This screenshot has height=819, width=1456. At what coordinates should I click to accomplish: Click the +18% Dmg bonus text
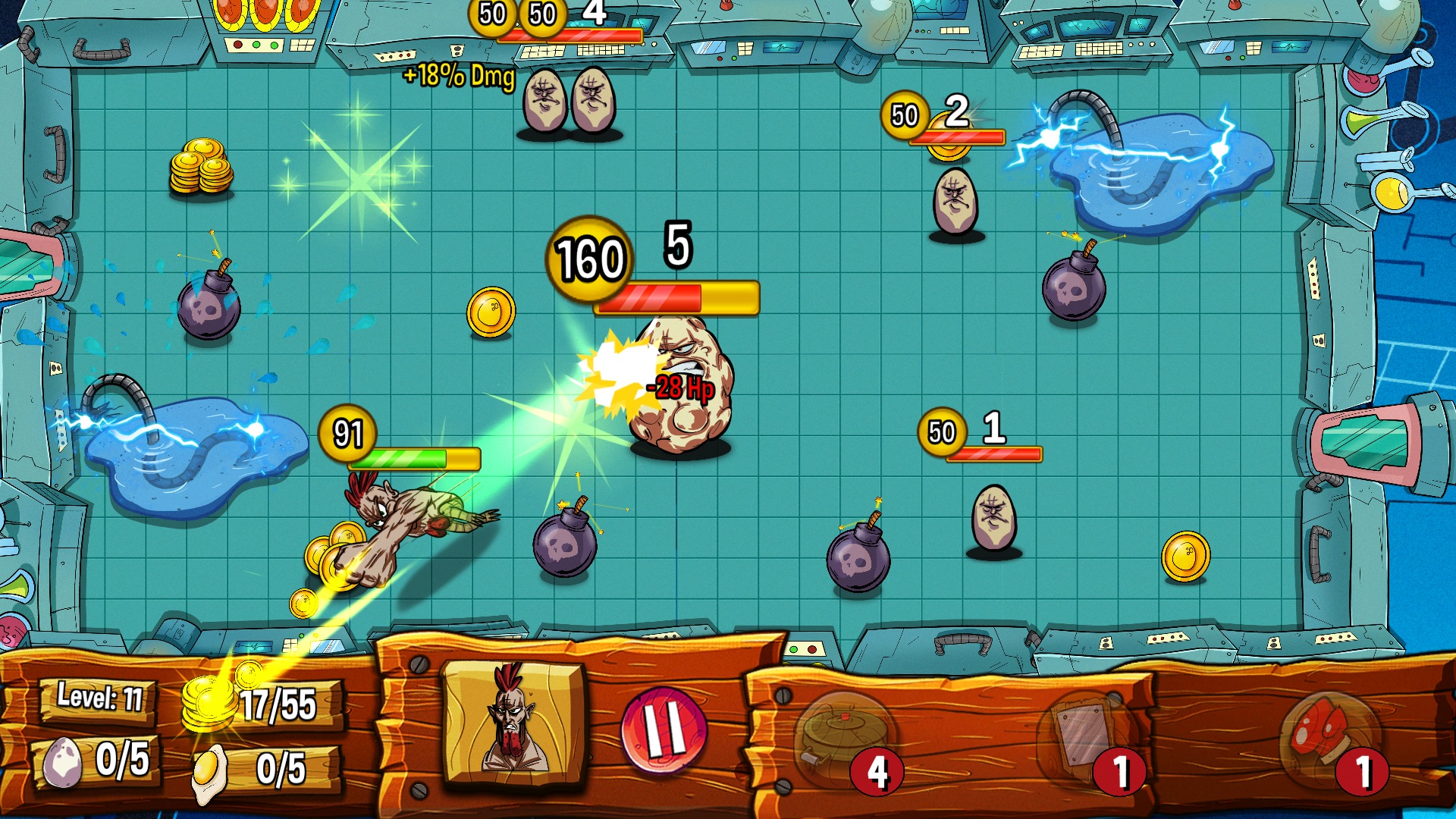click(x=457, y=75)
